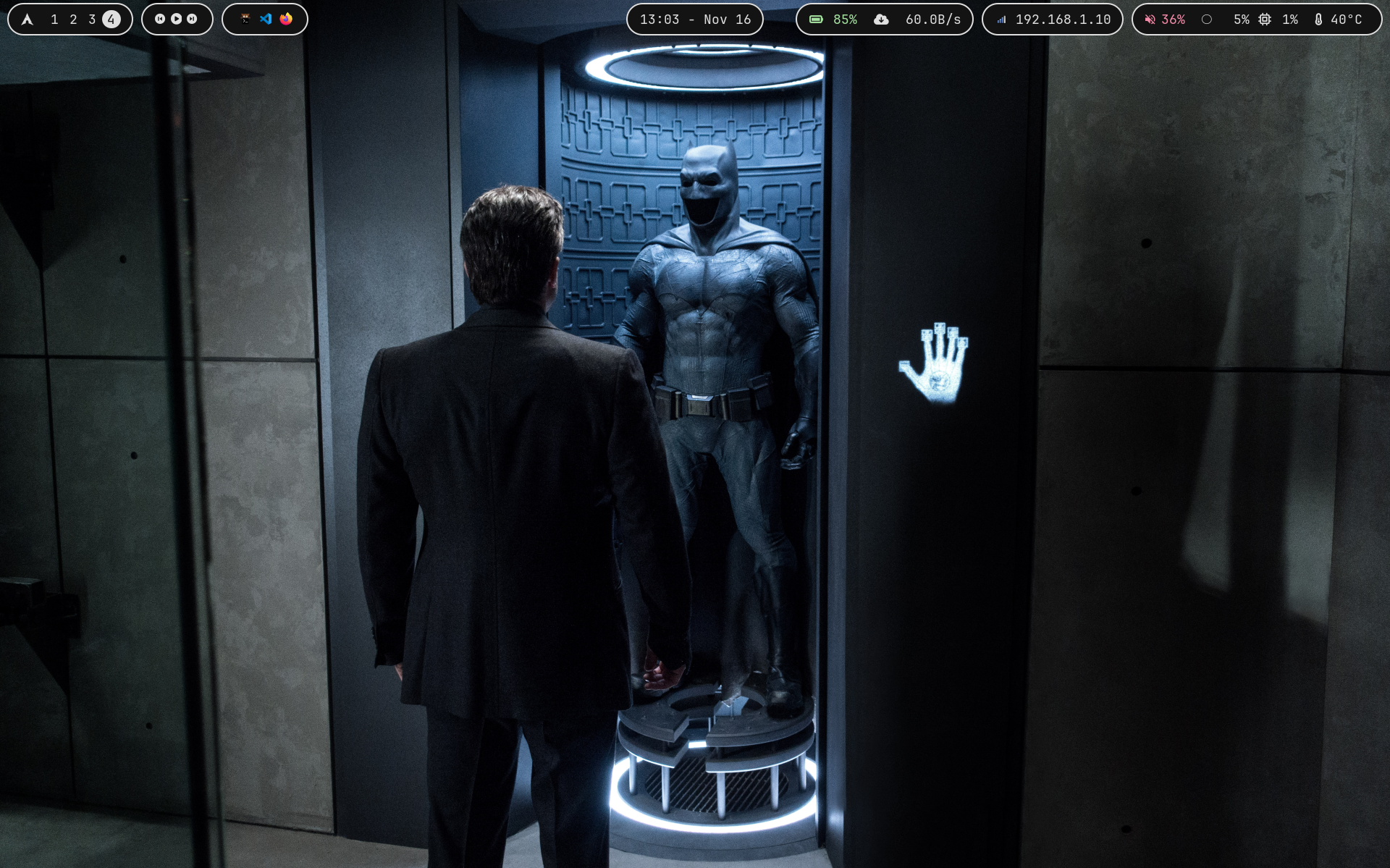
Task: Toggle playback with the play button
Action: pos(177,19)
